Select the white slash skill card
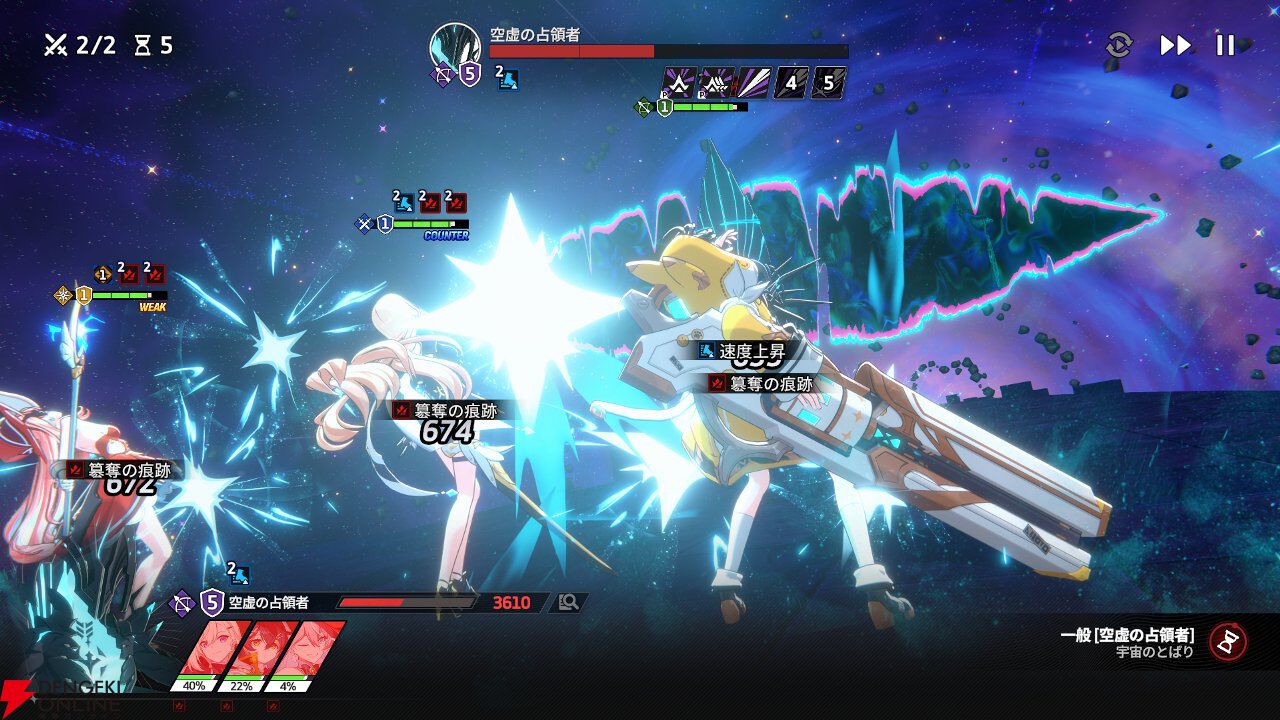Screen dimensions: 1280x720 coord(753,83)
